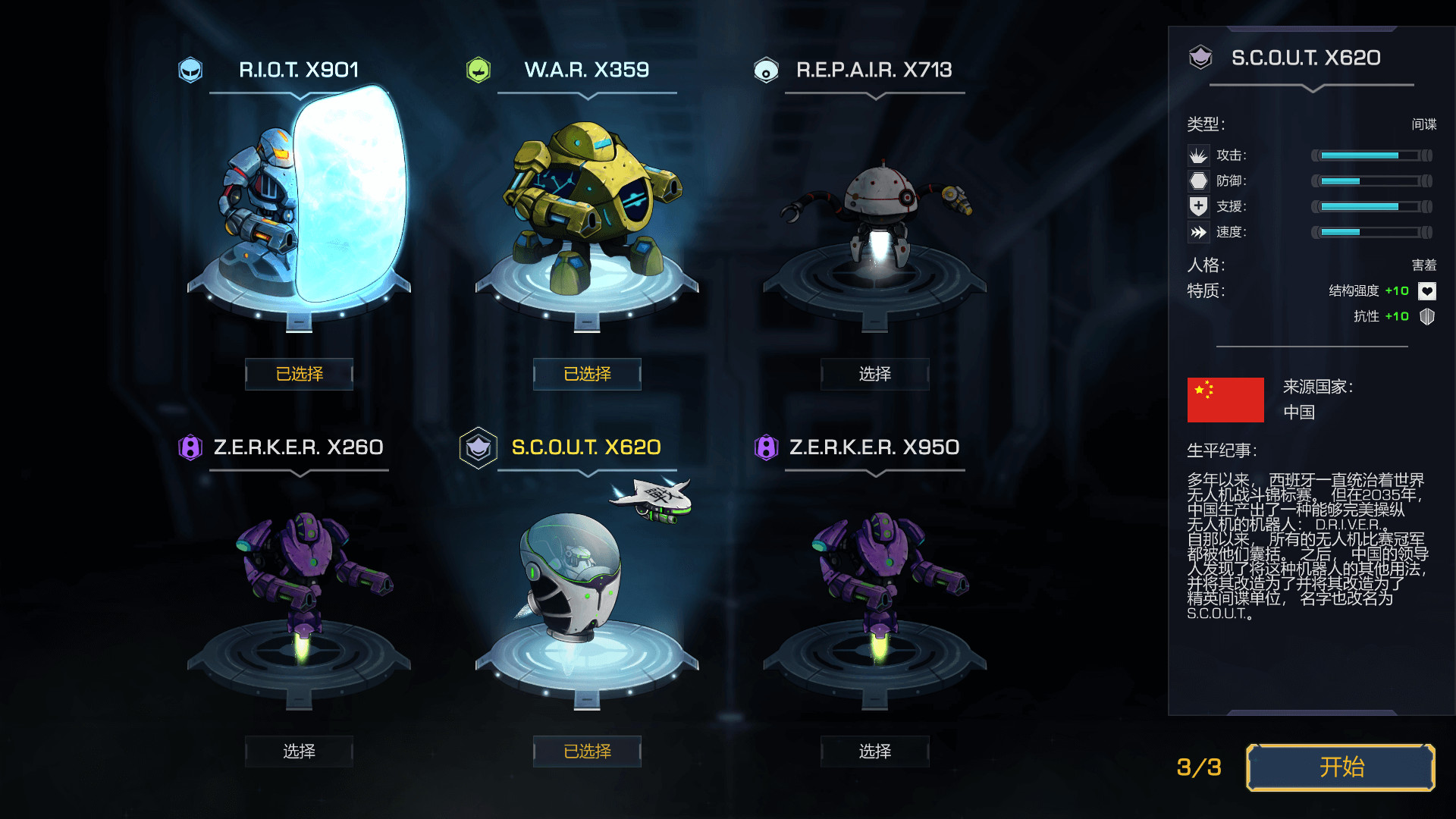Start the mission with the 开始 button

point(1340,767)
